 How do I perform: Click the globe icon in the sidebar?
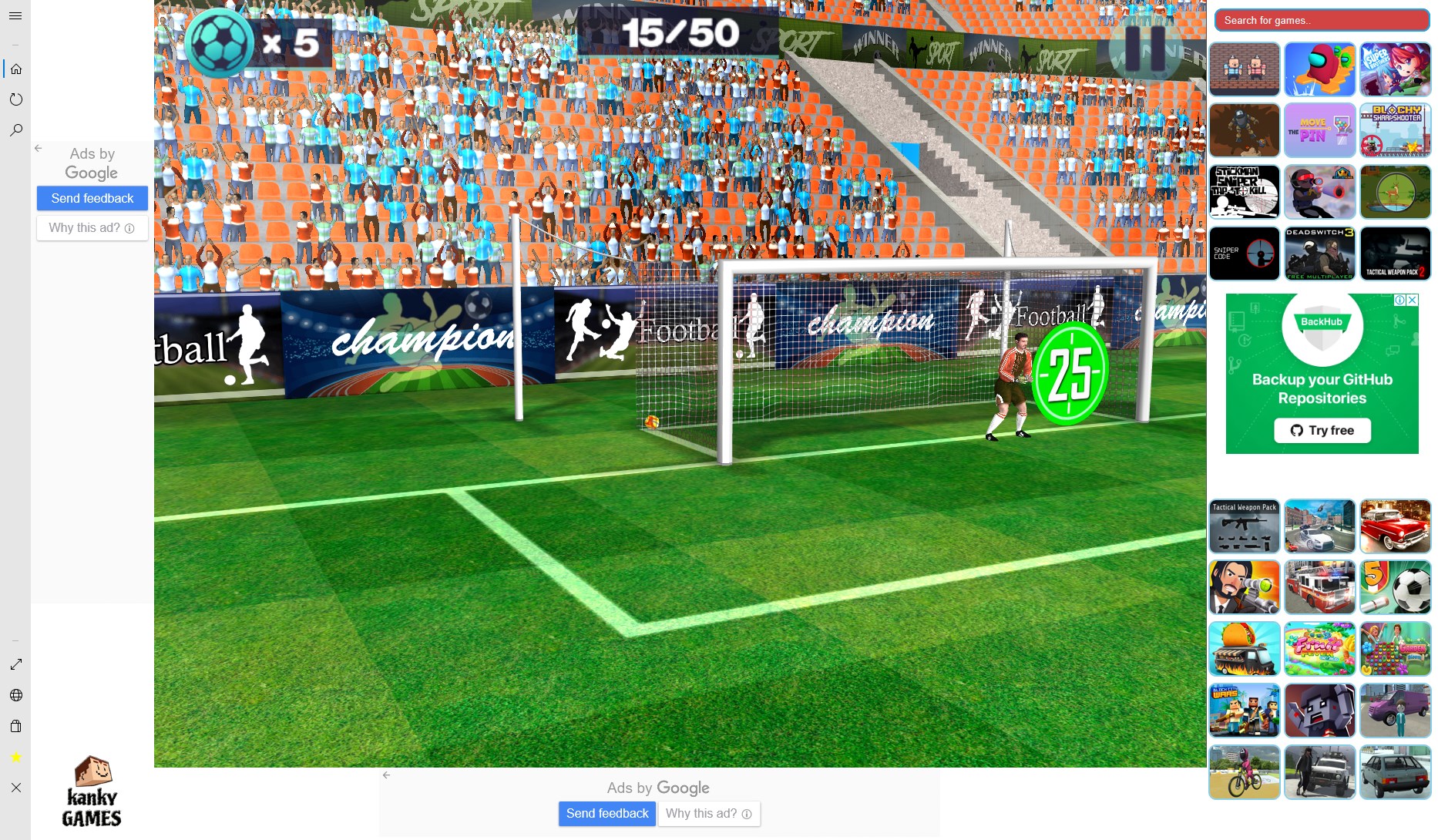(16, 694)
